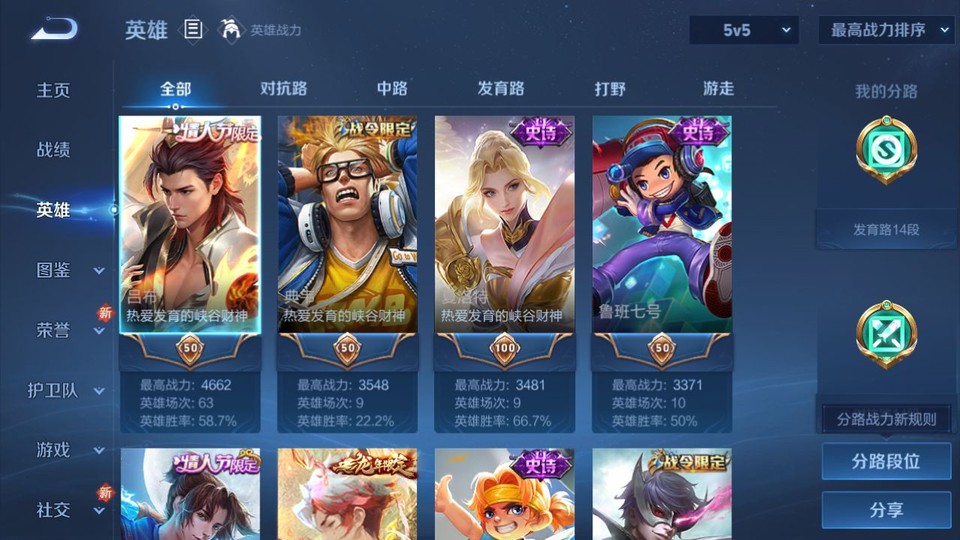Open the 主页 sidebar entry
The width and height of the screenshot is (960, 540).
tap(54, 90)
